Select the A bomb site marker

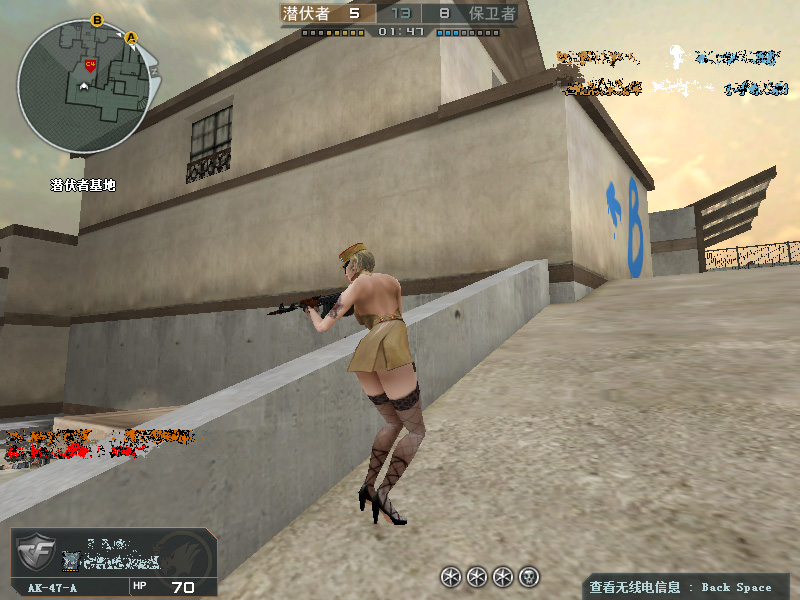(x=132, y=38)
